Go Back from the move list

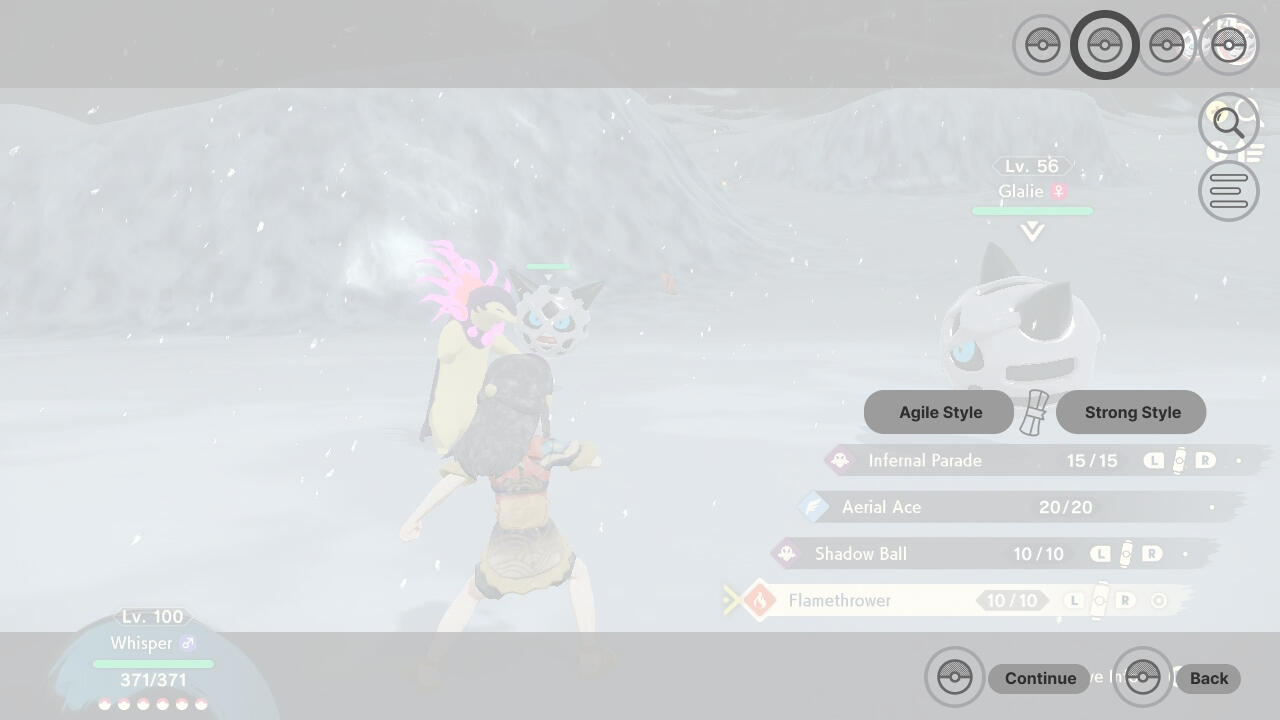click(x=1208, y=678)
